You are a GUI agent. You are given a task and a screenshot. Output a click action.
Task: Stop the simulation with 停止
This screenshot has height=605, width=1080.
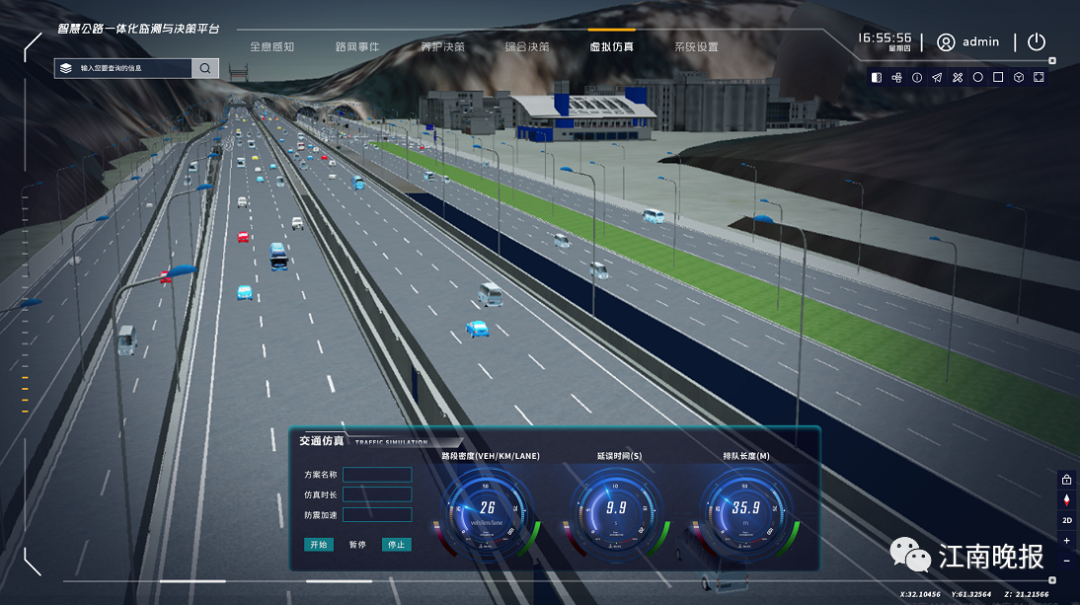click(396, 545)
